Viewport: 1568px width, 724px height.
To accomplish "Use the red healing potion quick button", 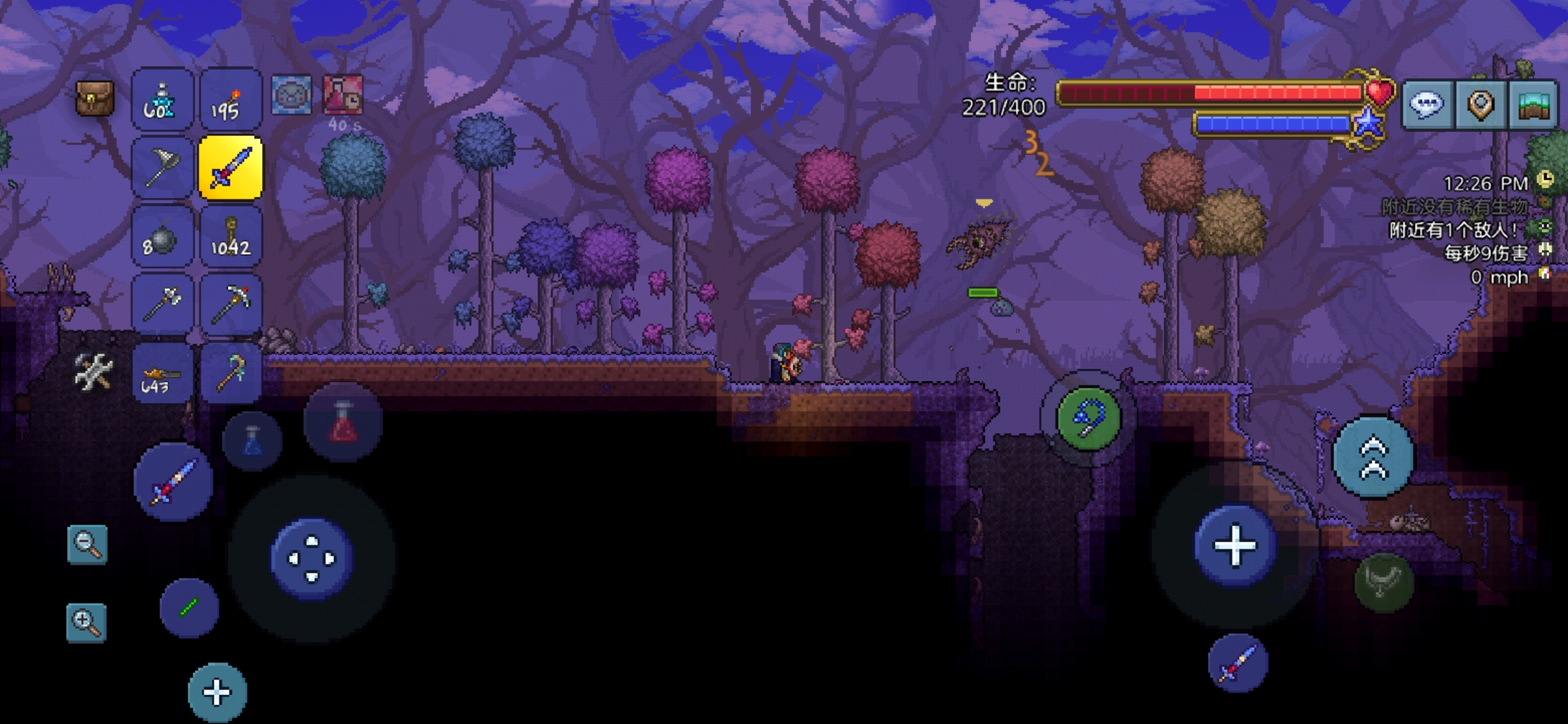I will click(342, 422).
